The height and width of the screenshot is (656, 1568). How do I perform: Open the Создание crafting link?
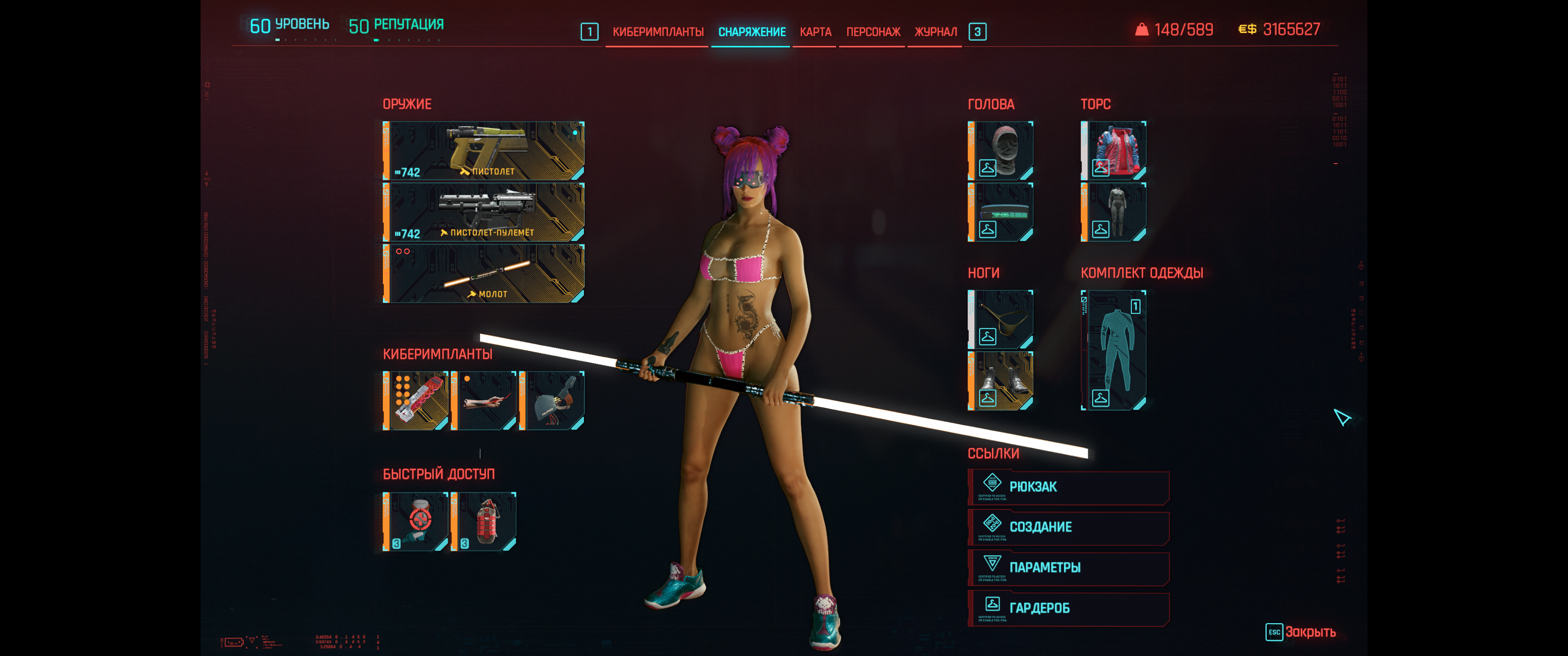point(1068,527)
